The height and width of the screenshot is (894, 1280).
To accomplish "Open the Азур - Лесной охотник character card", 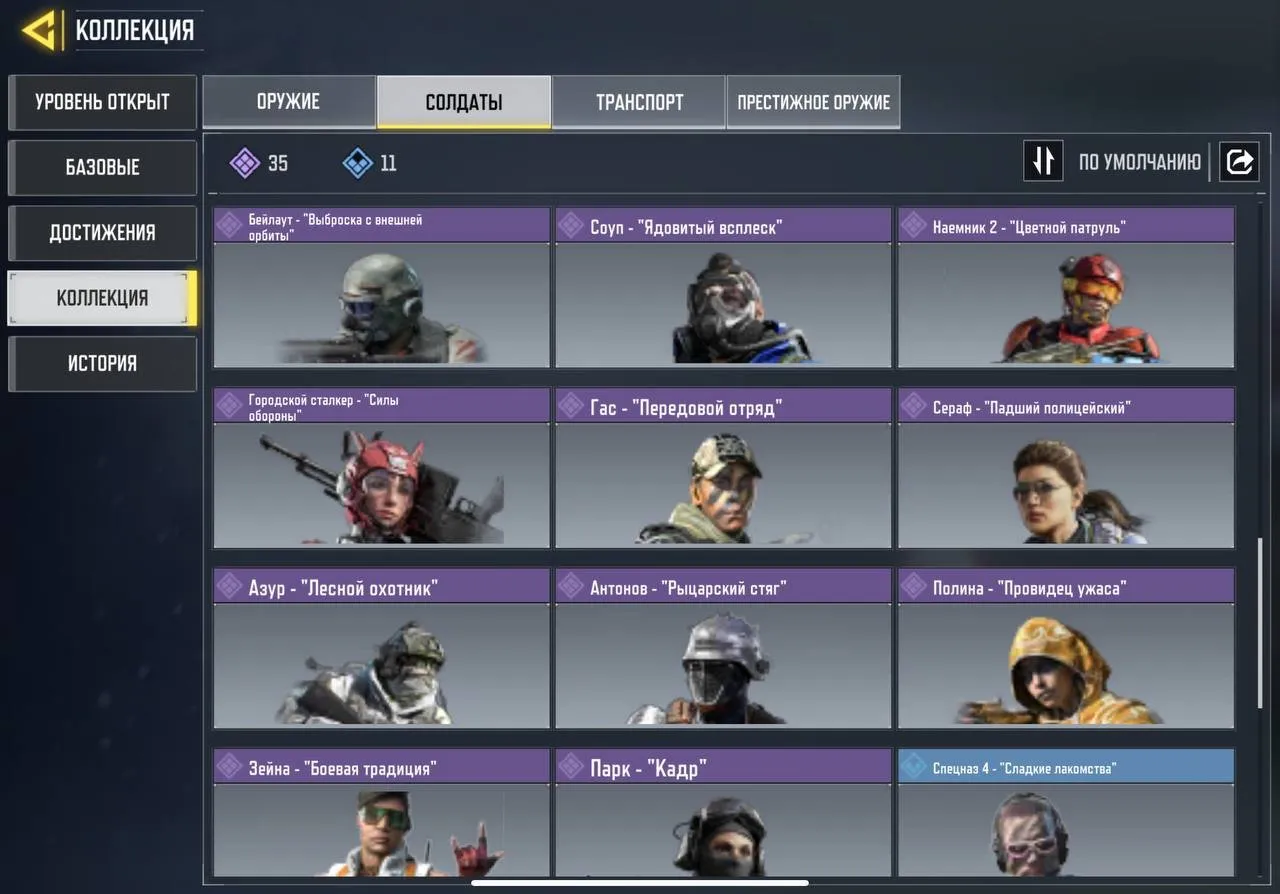I will click(x=380, y=650).
